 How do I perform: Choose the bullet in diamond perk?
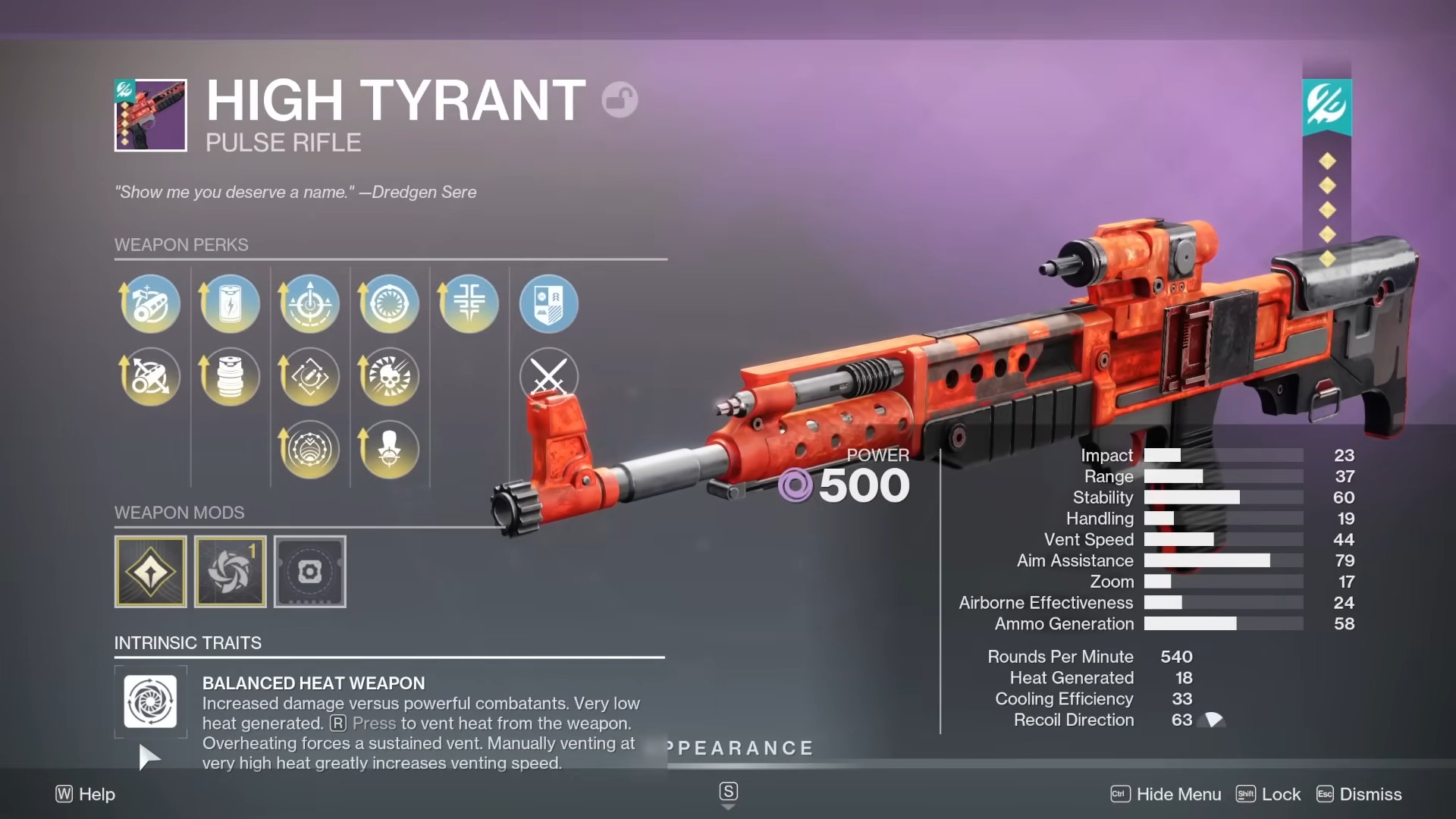309,377
